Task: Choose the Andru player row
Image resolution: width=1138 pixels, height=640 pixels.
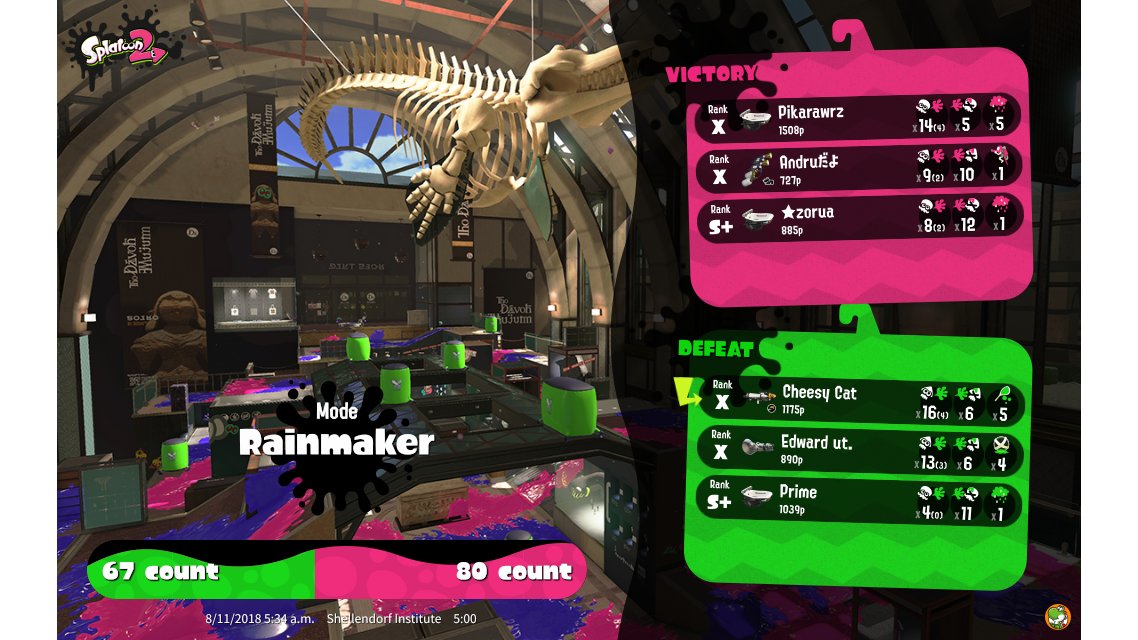Action: [x=860, y=165]
